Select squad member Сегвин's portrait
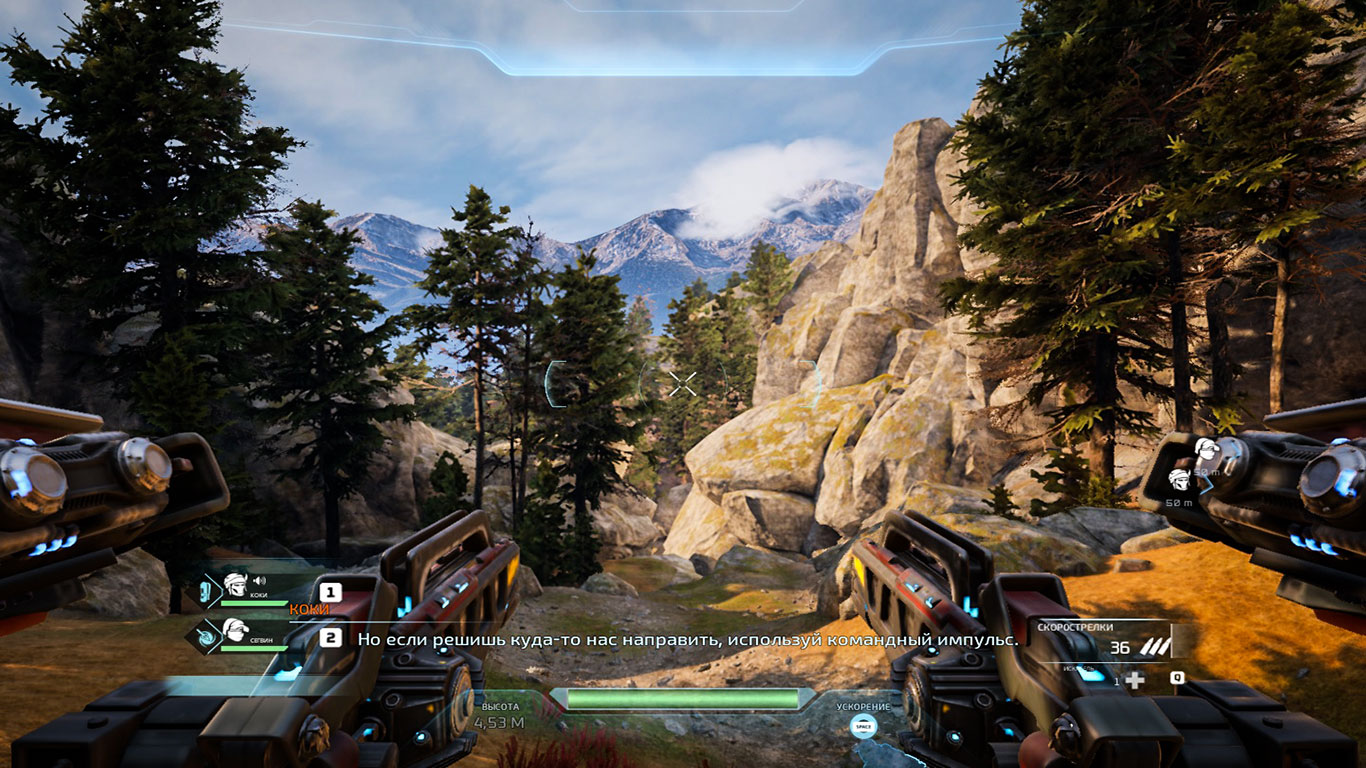Screen dimensions: 1366x768 (x=235, y=630)
